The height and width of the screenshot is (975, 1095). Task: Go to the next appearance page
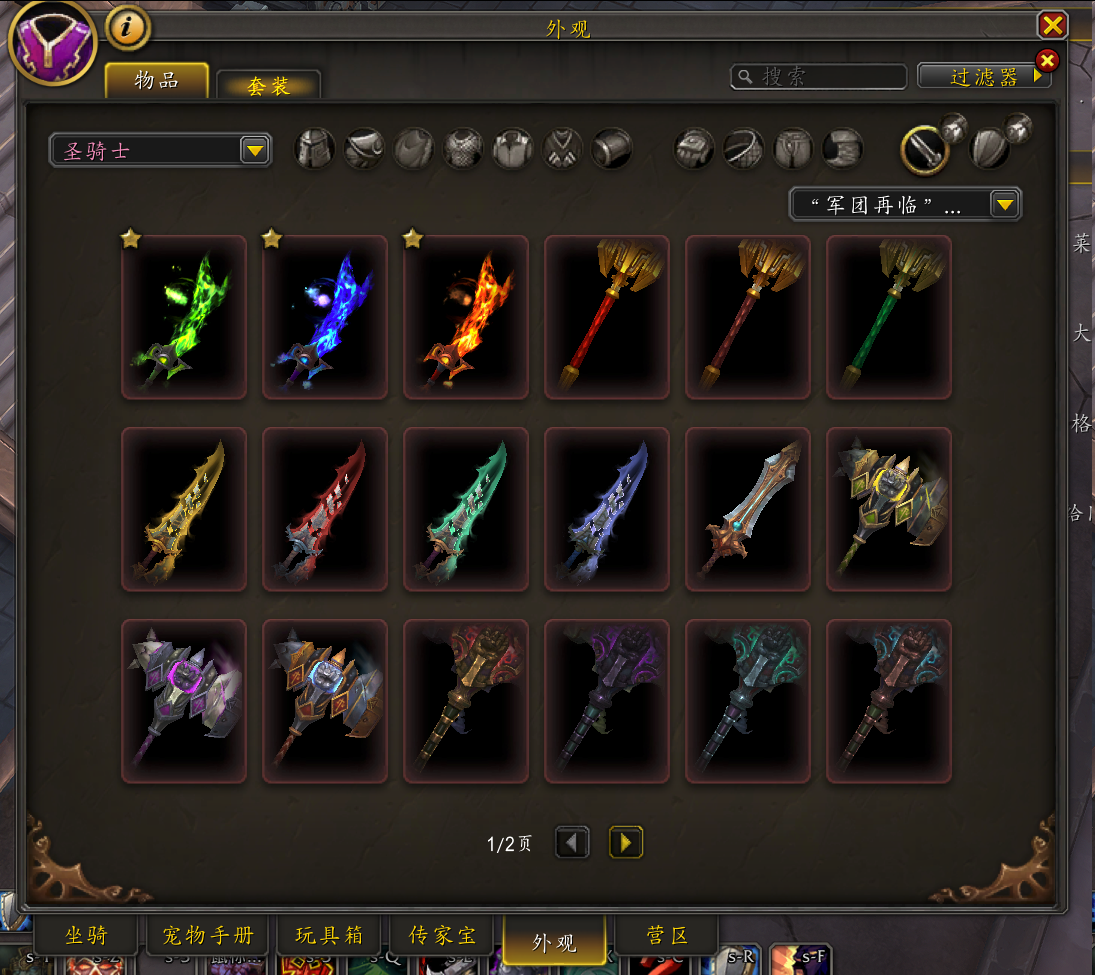coord(626,843)
